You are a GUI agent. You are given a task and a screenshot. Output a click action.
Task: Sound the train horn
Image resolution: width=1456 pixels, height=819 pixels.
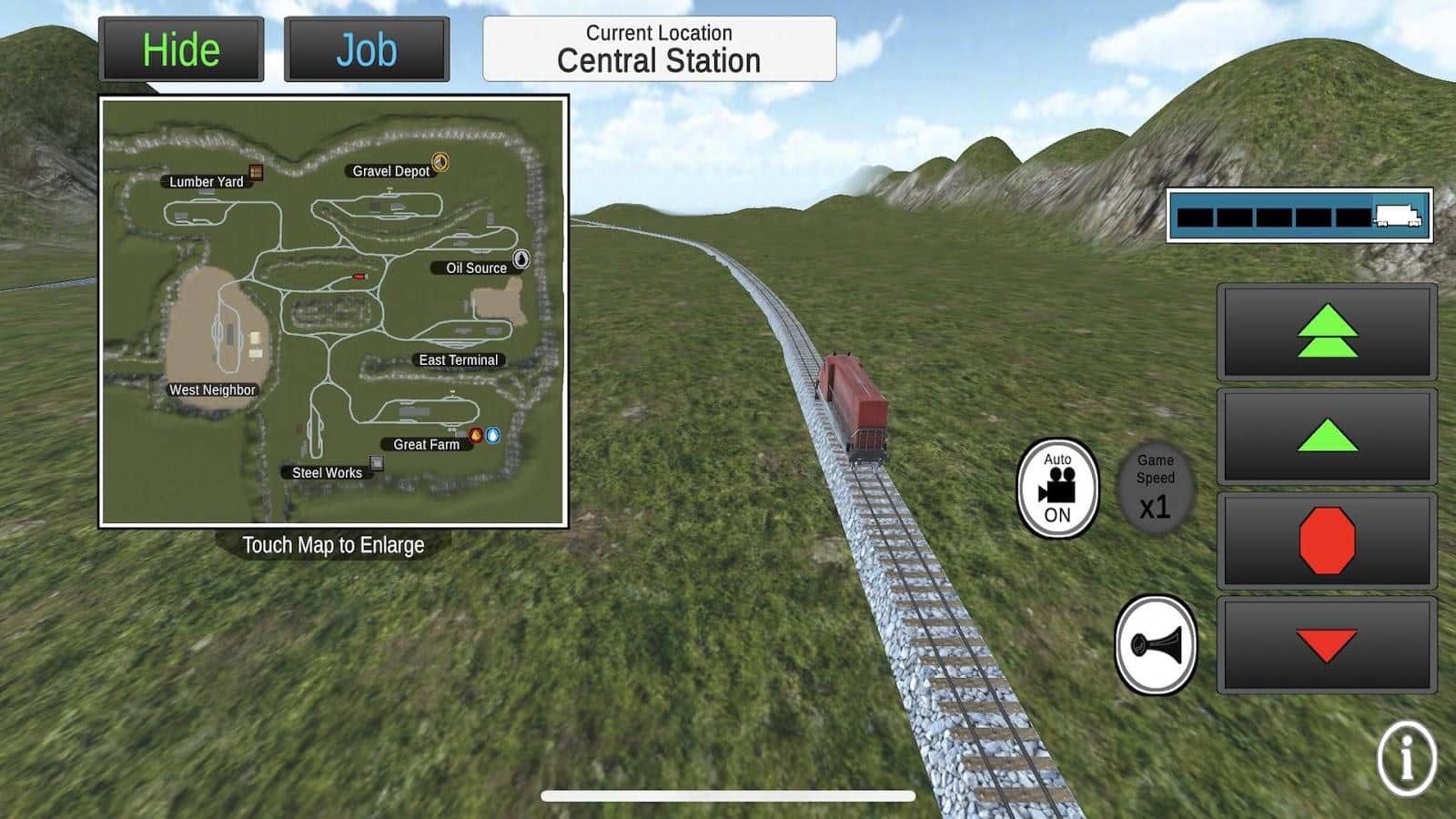point(1156,645)
